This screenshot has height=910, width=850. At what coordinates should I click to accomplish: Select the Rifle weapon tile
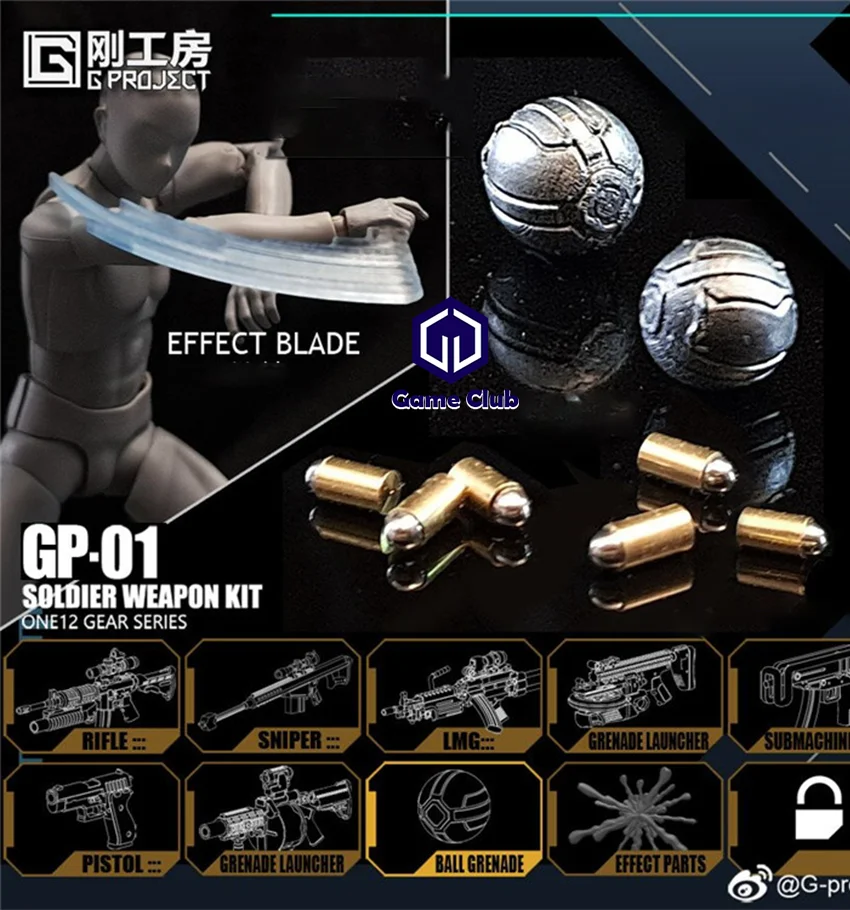click(92, 696)
